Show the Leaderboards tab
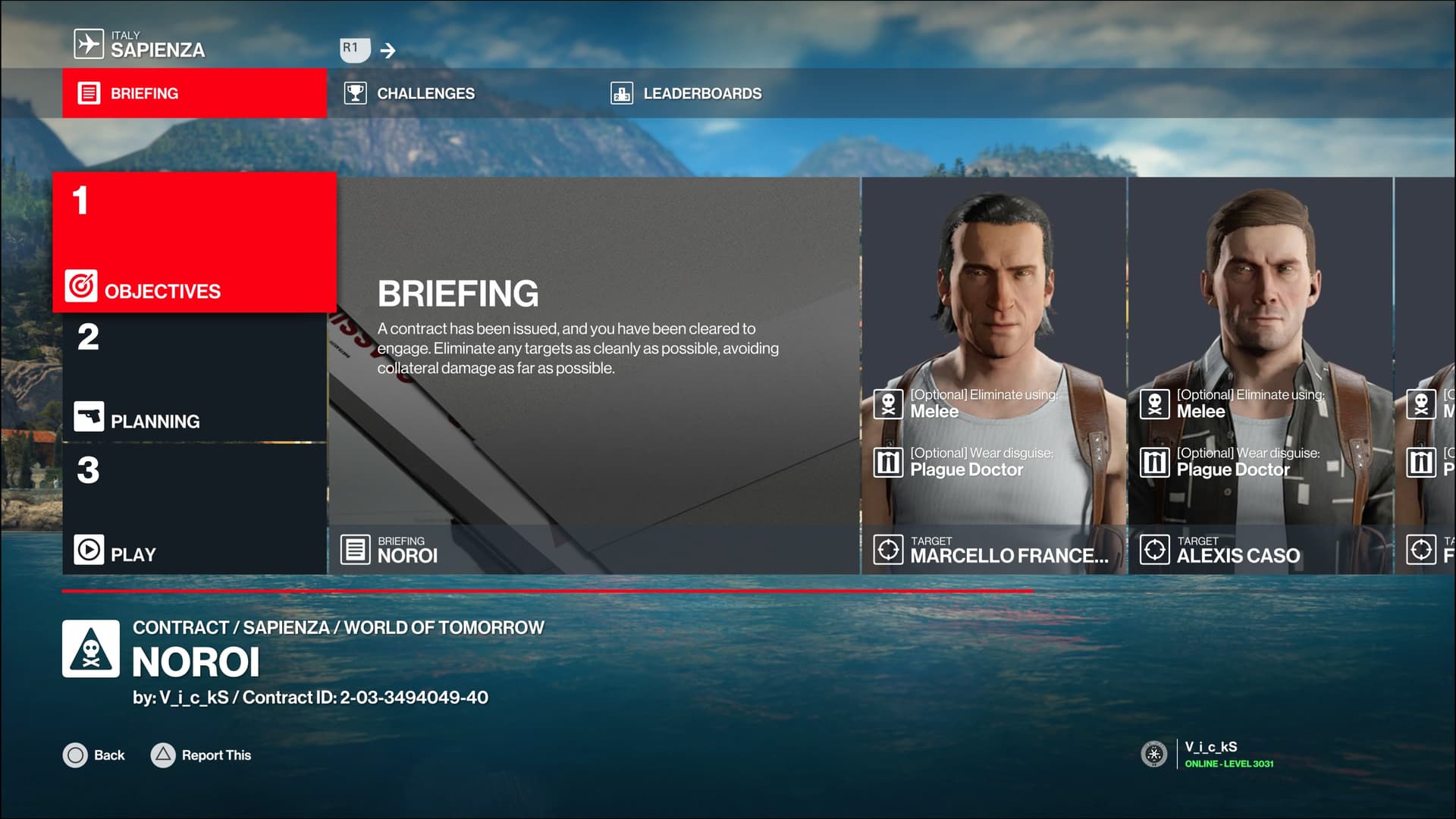1456x819 pixels. coord(701,93)
